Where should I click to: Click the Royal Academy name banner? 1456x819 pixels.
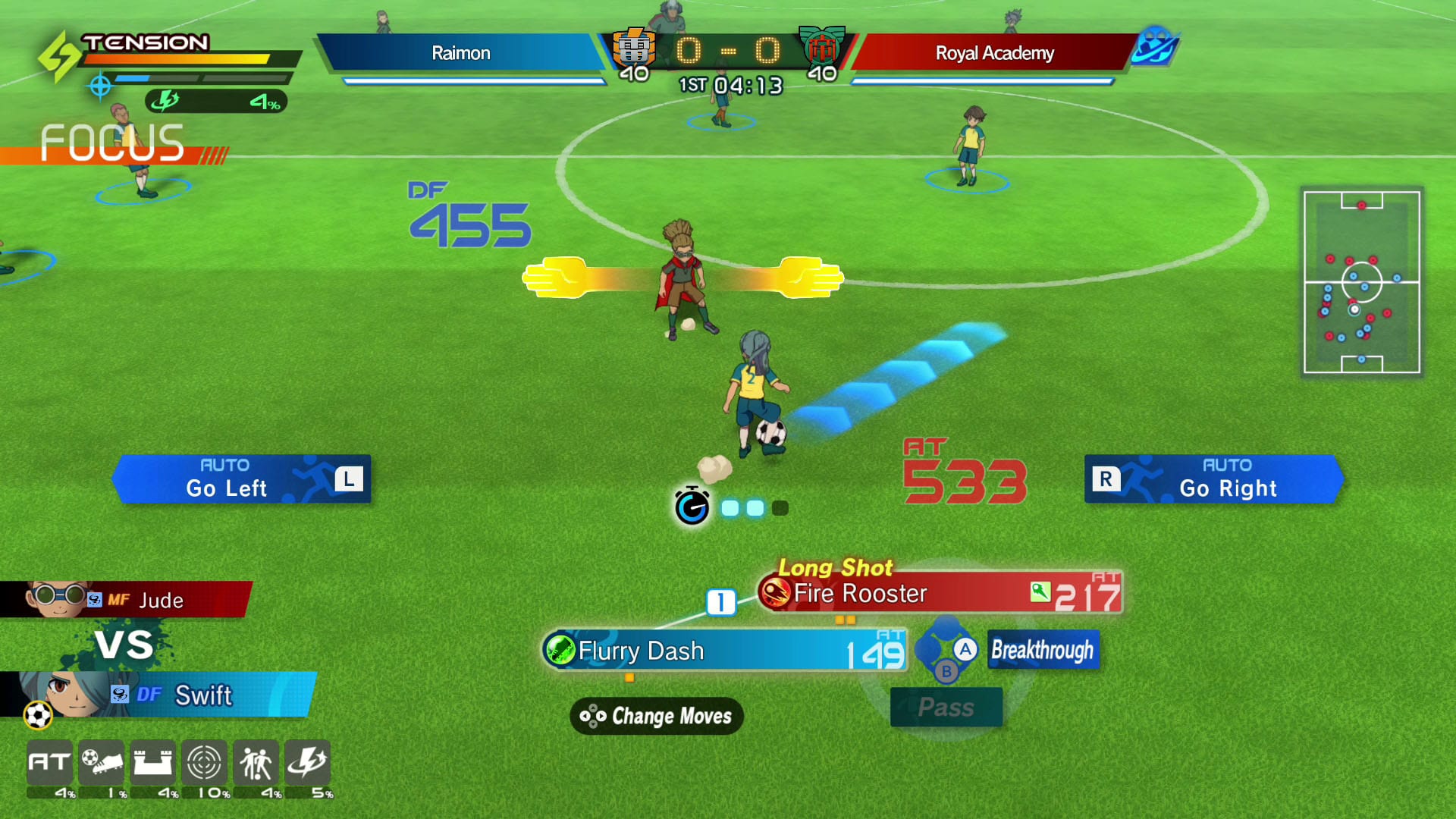993,53
